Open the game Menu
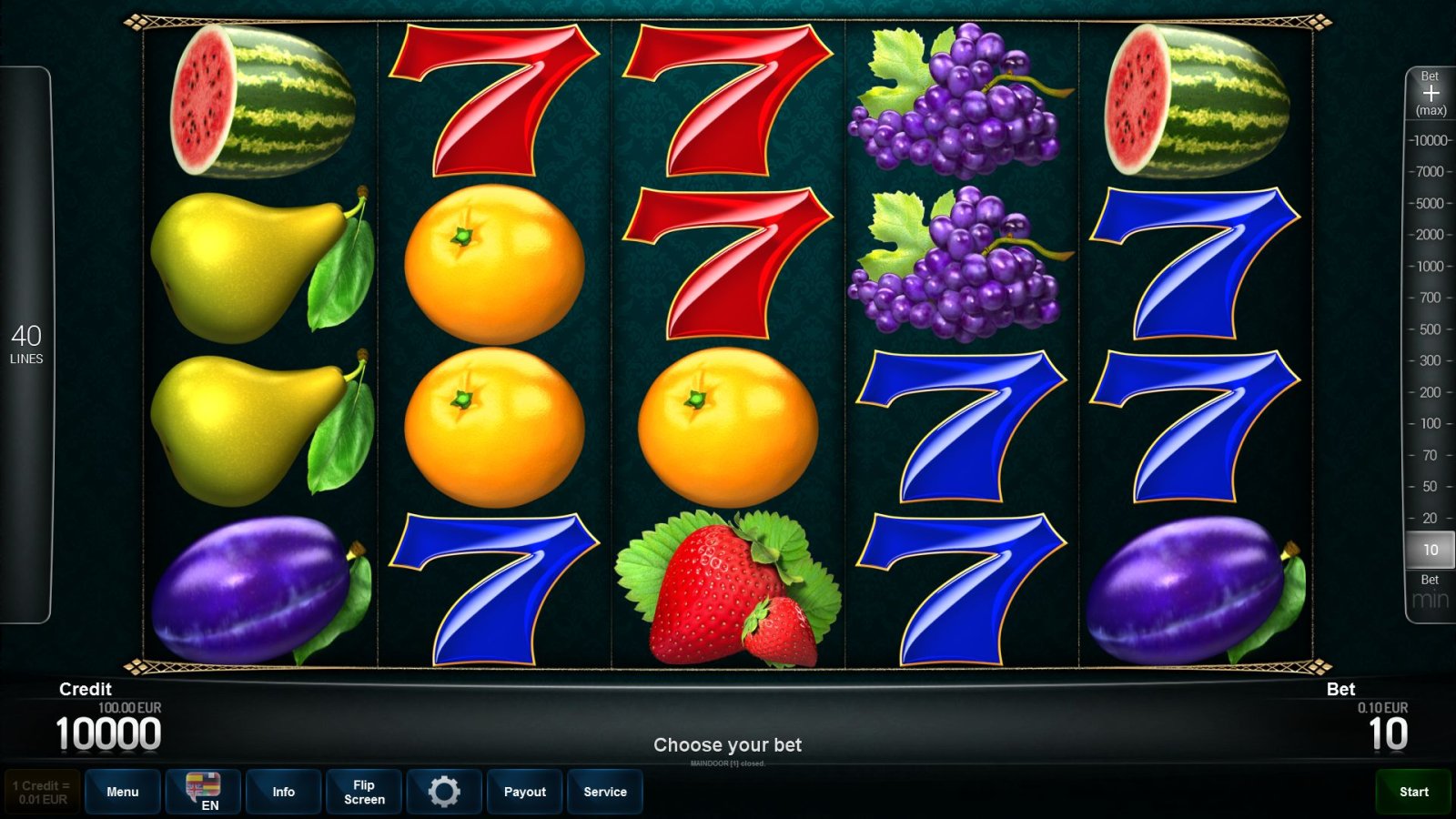 click(x=123, y=792)
